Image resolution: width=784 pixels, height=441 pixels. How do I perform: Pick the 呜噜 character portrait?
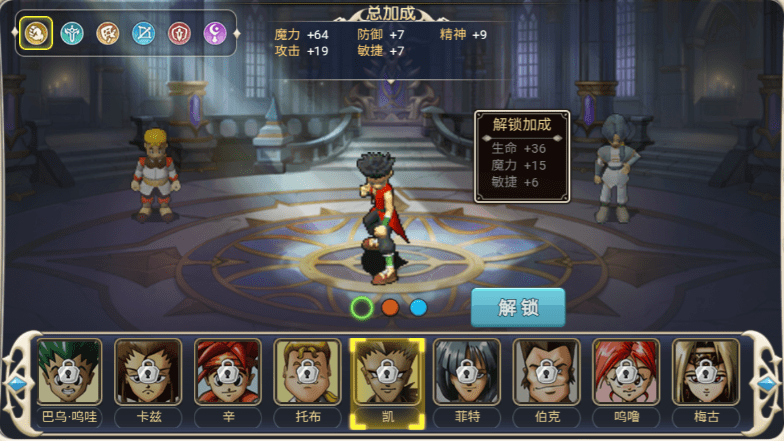(625, 373)
